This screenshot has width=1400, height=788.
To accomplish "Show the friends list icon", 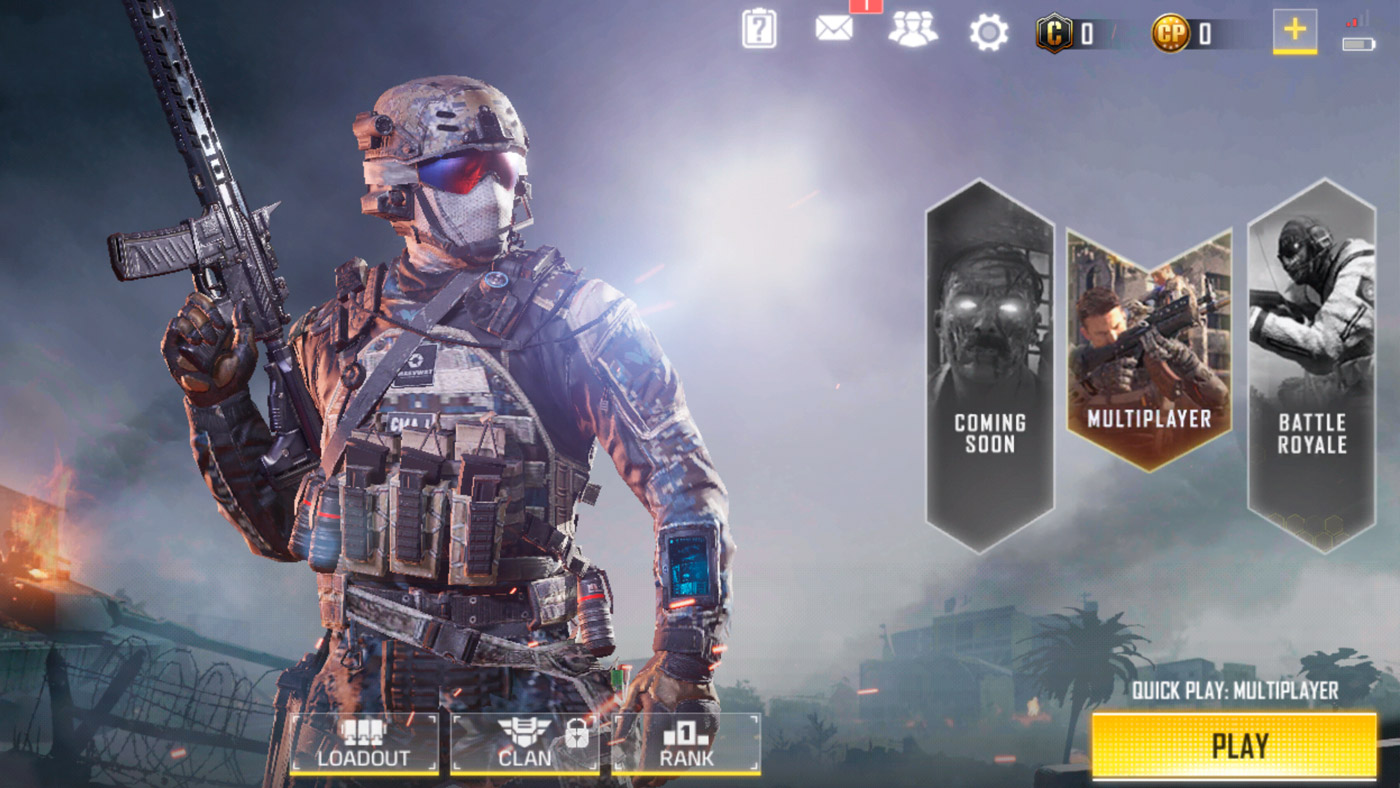I will click(x=912, y=29).
